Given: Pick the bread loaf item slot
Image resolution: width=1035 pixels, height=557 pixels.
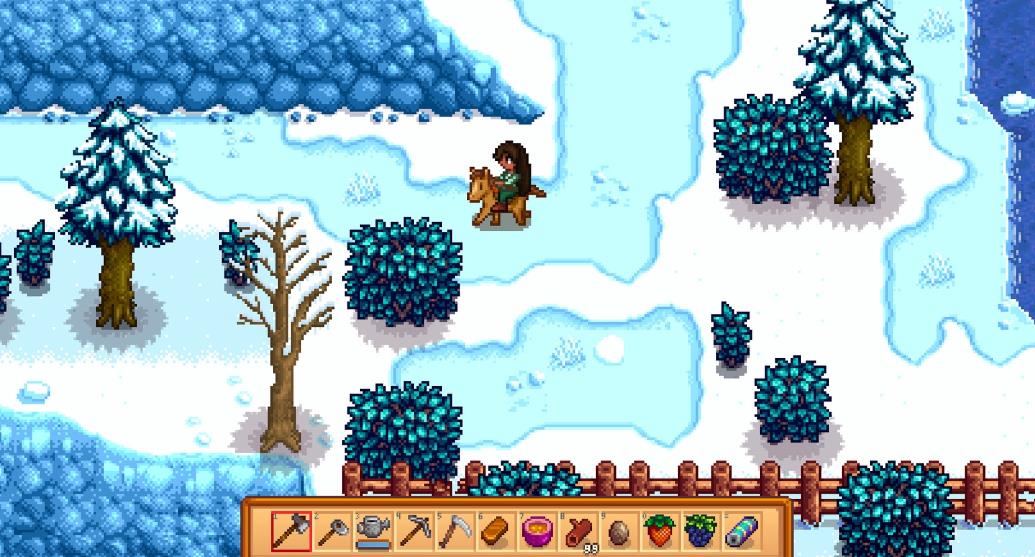Looking at the screenshot, I should (x=495, y=530).
